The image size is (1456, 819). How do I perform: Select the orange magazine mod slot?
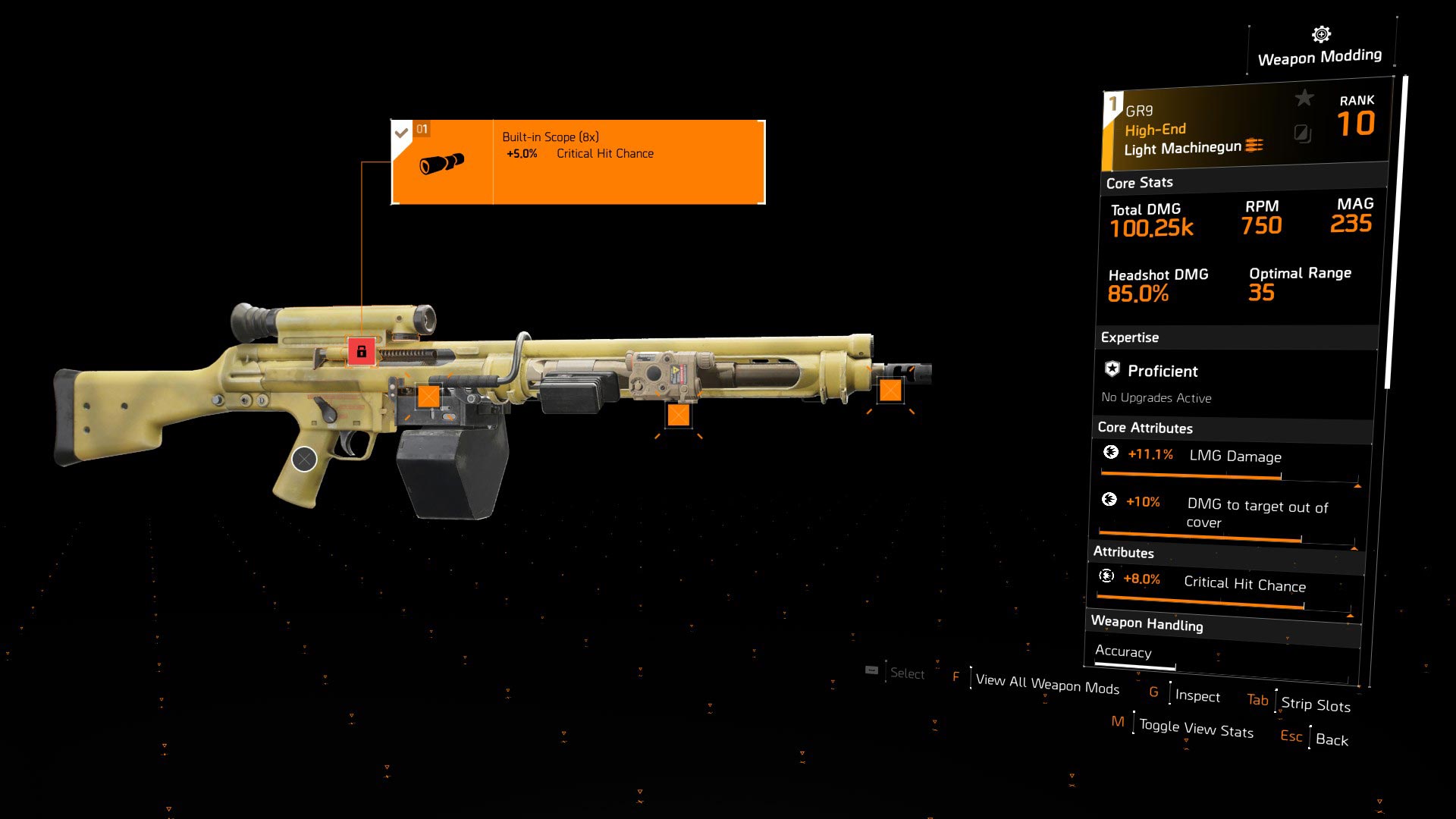428,396
